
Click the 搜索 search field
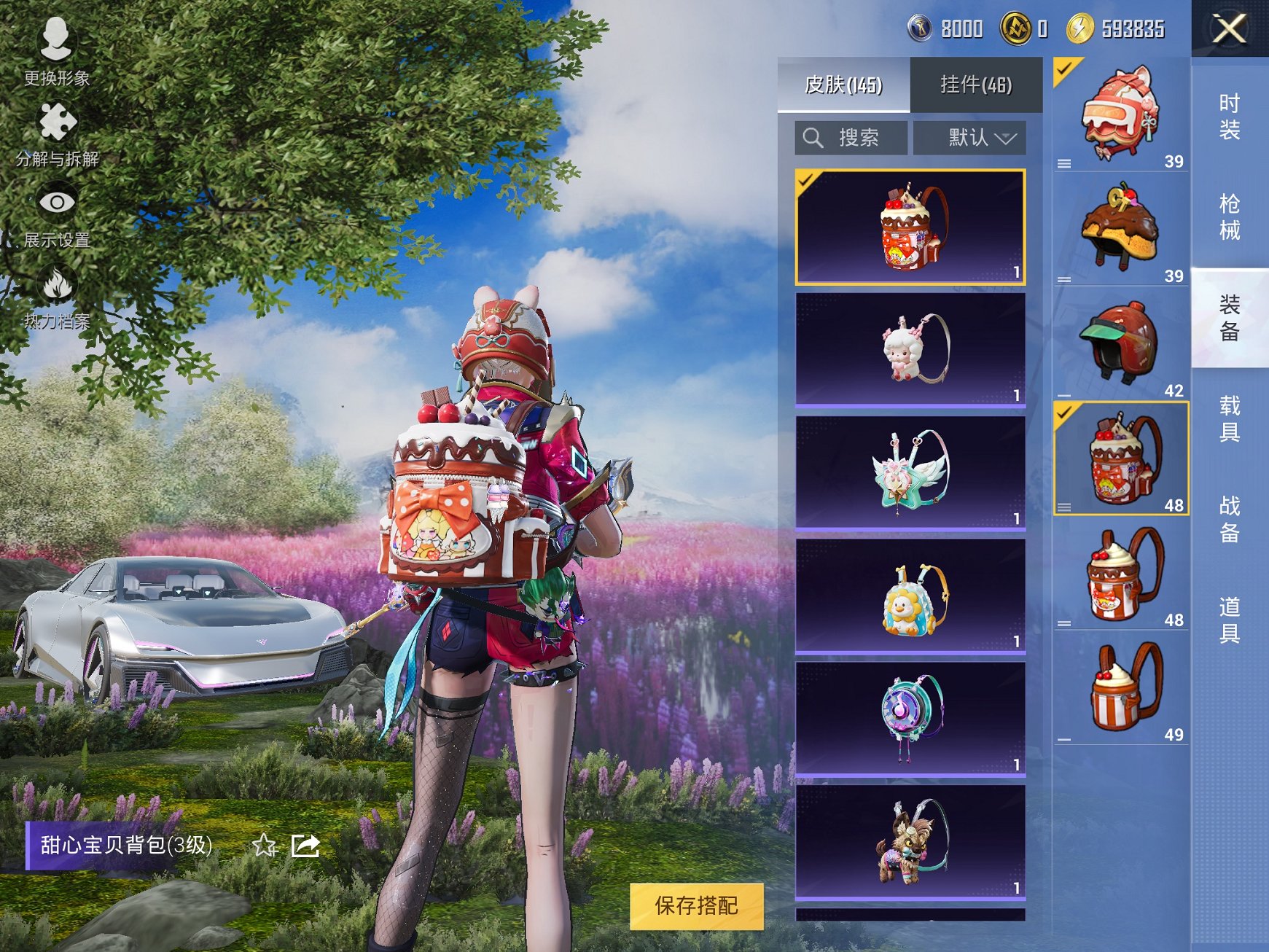851,138
